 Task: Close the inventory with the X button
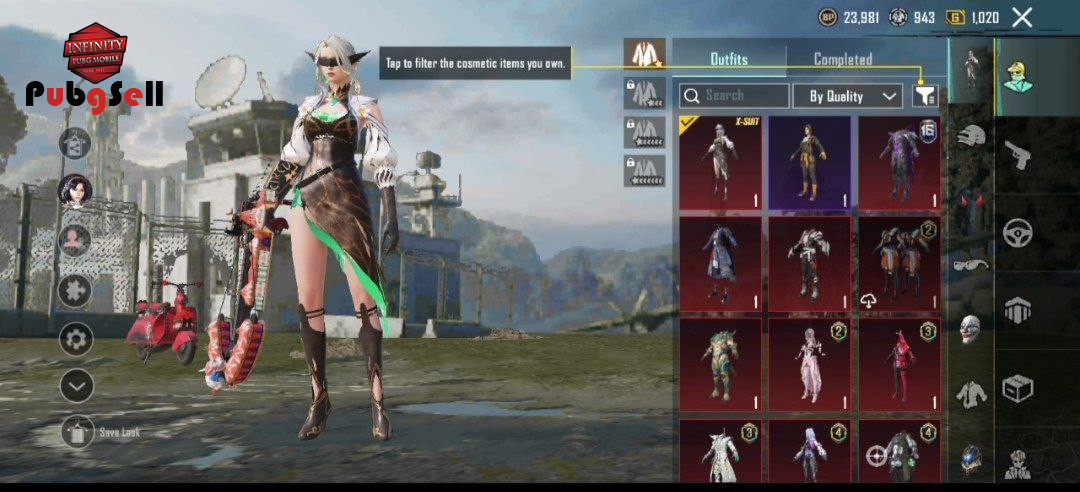point(1022,17)
